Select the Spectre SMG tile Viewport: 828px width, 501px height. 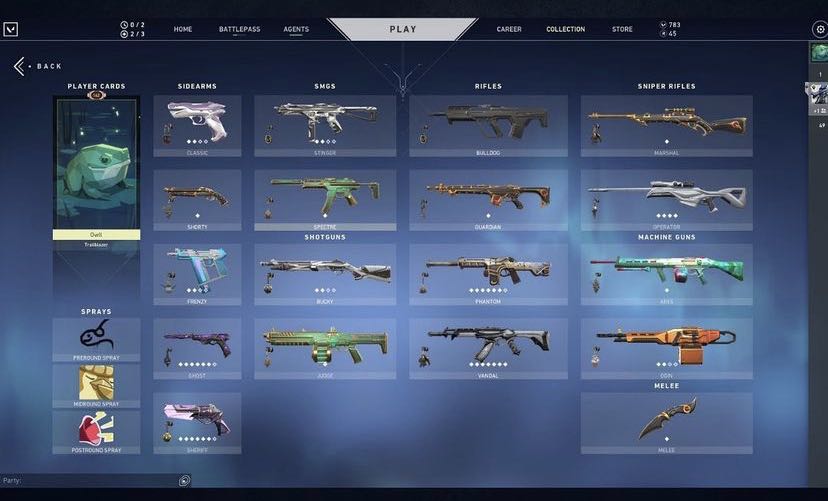pyautogui.click(x=325, y=199)
